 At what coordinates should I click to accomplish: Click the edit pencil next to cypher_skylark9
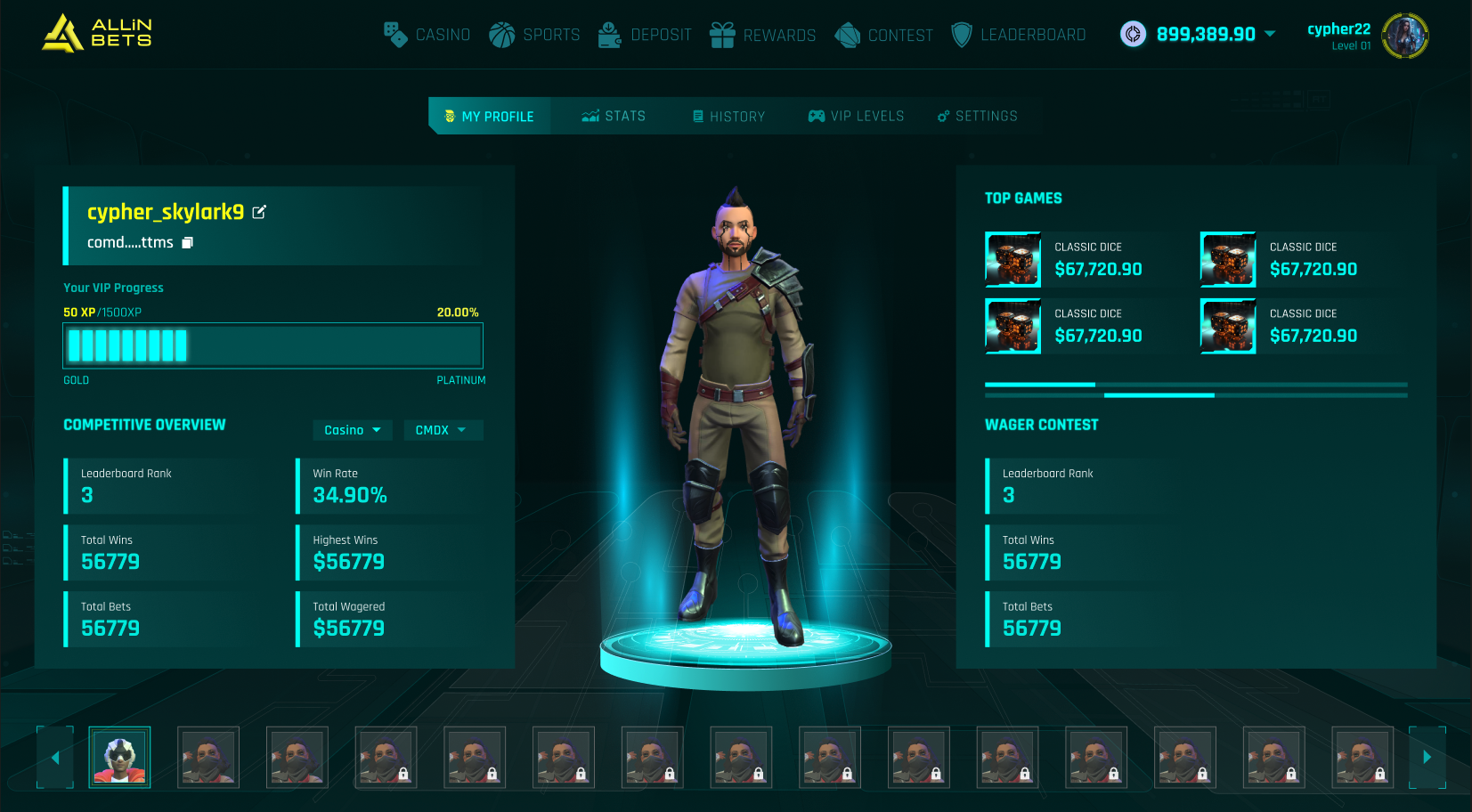259,212
